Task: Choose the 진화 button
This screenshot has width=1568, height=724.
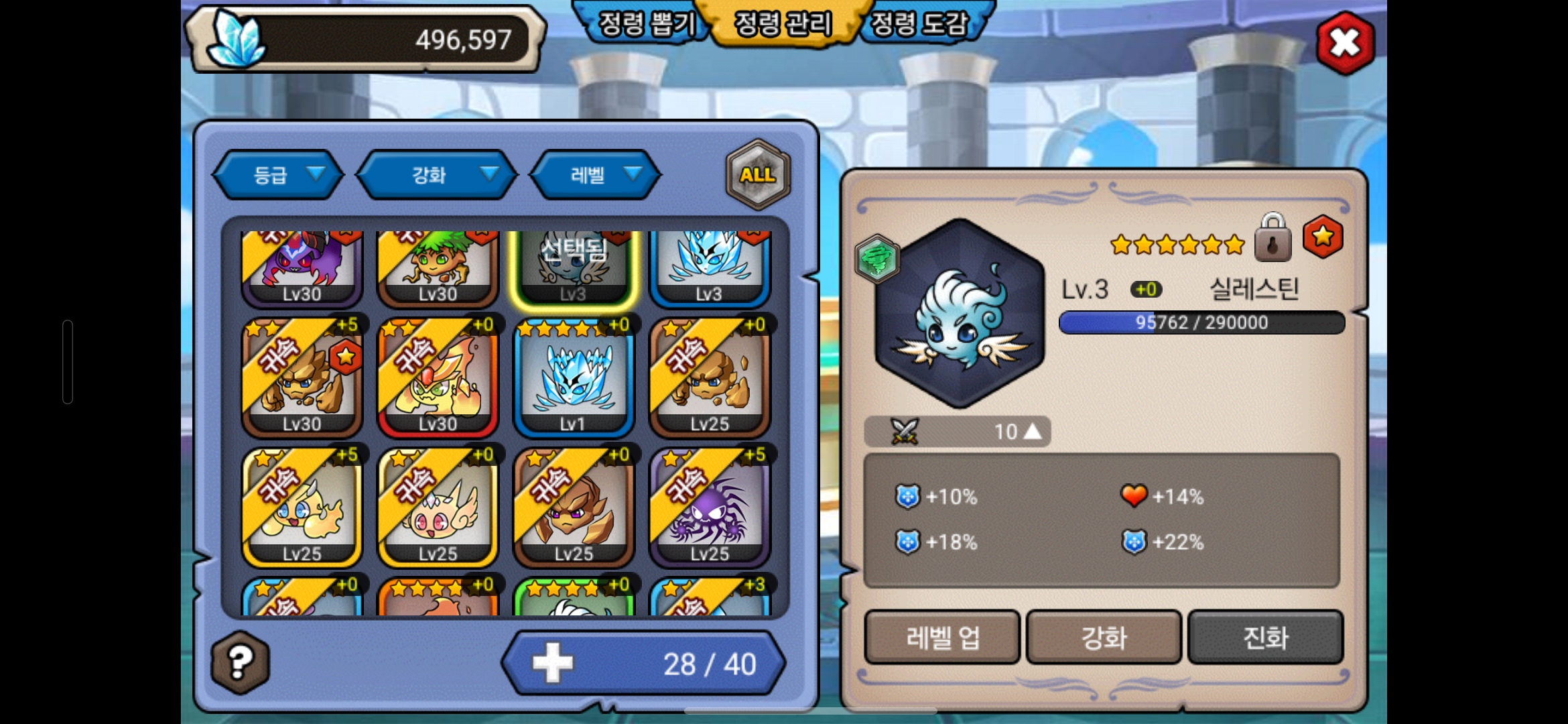Action: (1265, 637)
